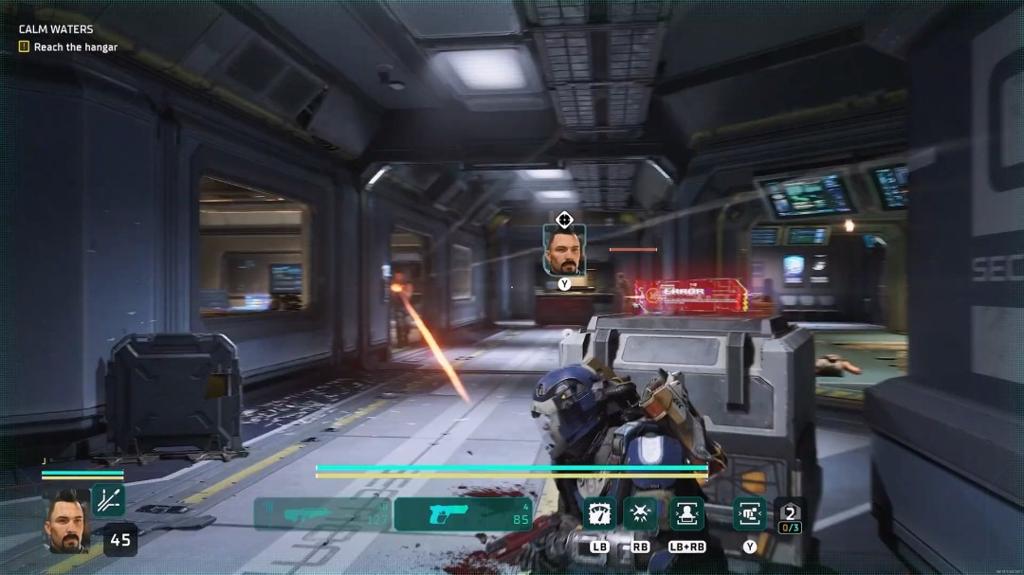
Task: Use the gauge-shaped ability icon
Action: click(x=599, y=513)
